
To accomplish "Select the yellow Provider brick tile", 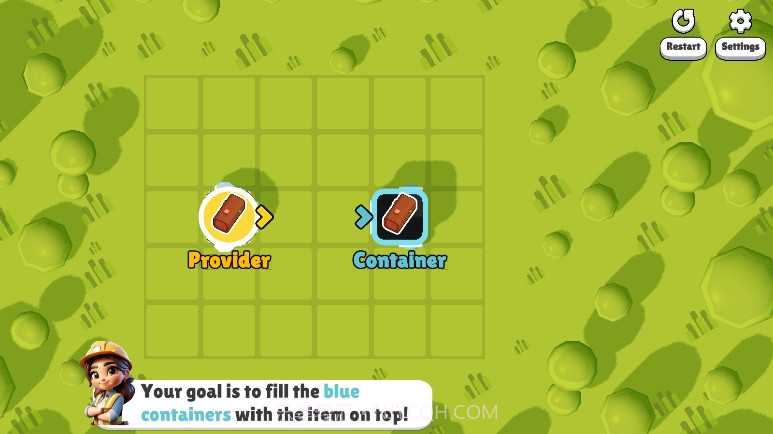I will pyautogui.click(x=229, y=216).
